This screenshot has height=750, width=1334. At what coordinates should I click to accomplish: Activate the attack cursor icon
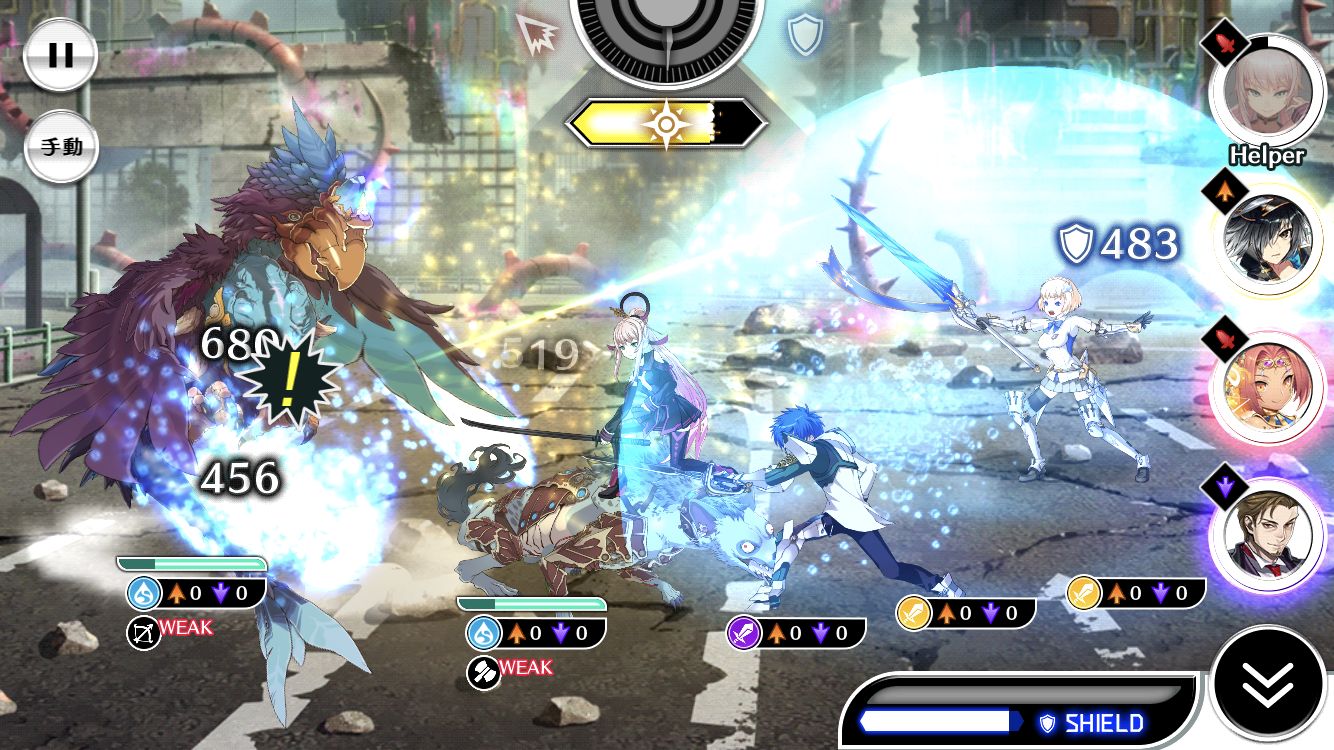540,35
